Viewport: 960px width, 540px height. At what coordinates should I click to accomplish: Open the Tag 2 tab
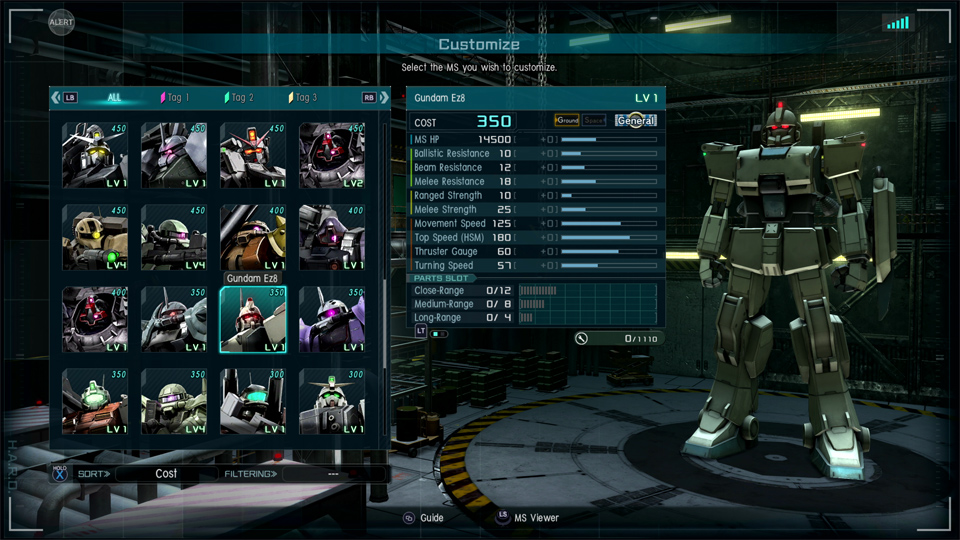click(x=241, y=98)
